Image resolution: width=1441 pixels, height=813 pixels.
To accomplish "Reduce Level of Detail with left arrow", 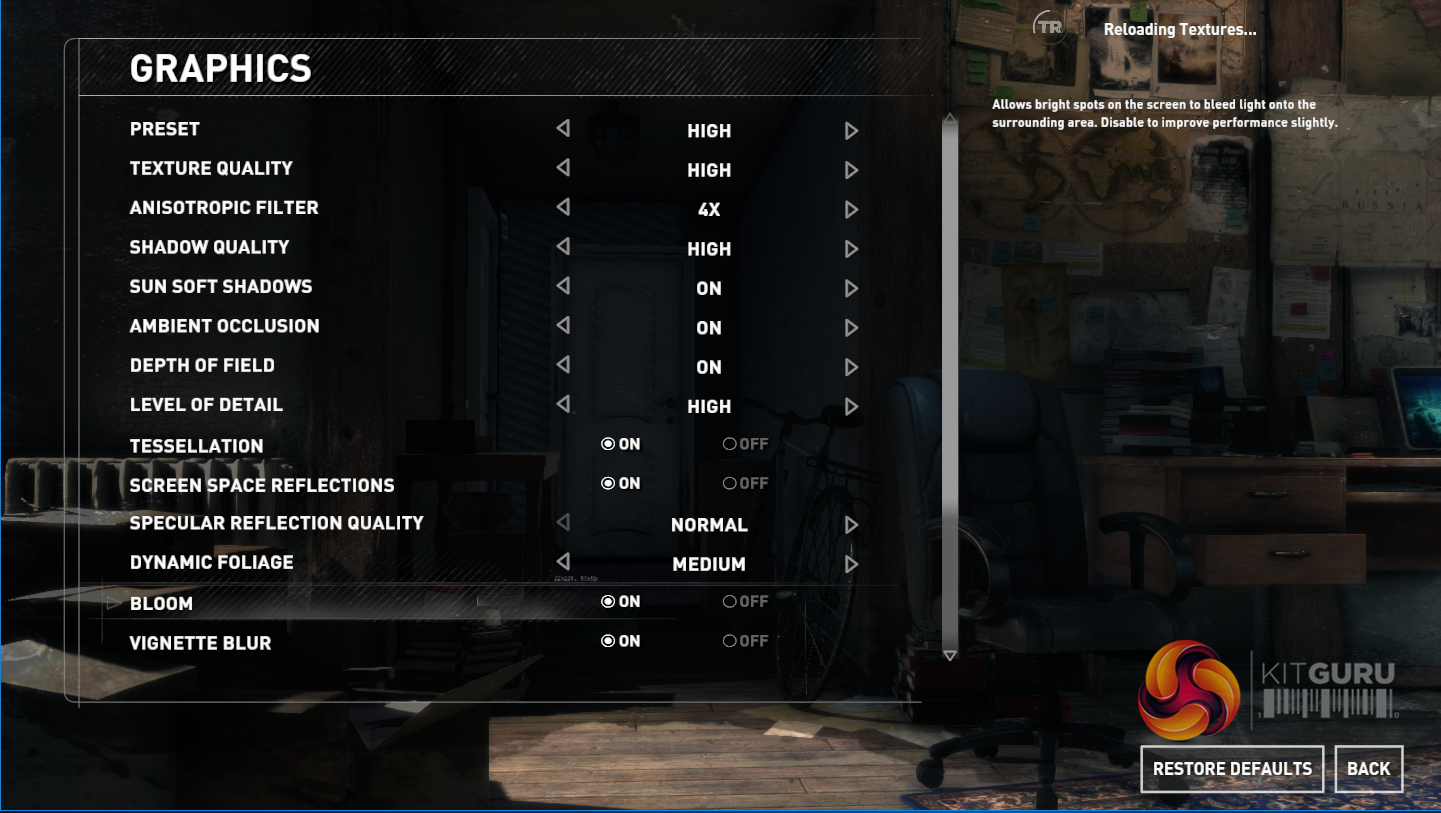I will point(563,404).
